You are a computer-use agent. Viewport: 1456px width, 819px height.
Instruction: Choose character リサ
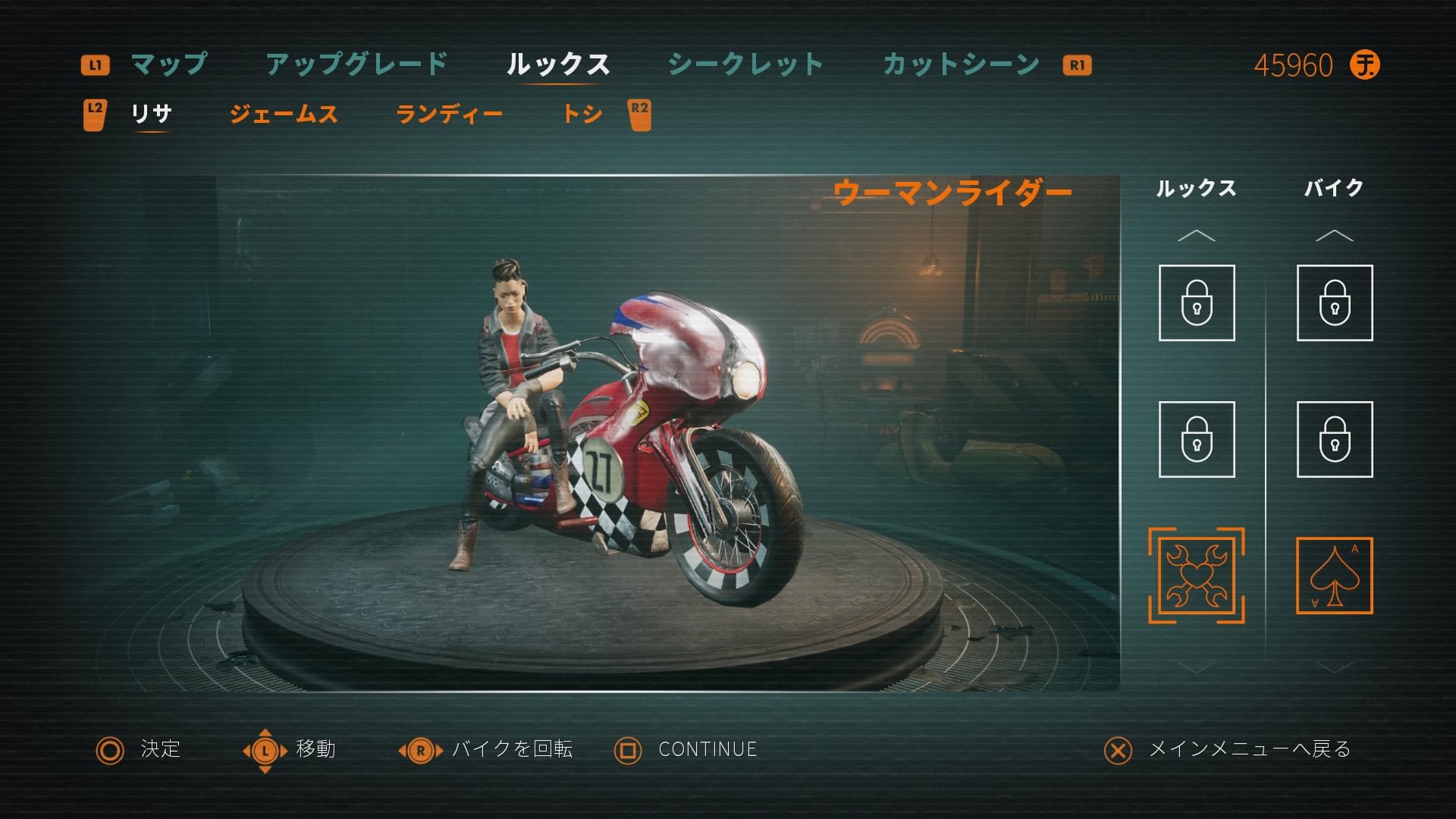152,114
